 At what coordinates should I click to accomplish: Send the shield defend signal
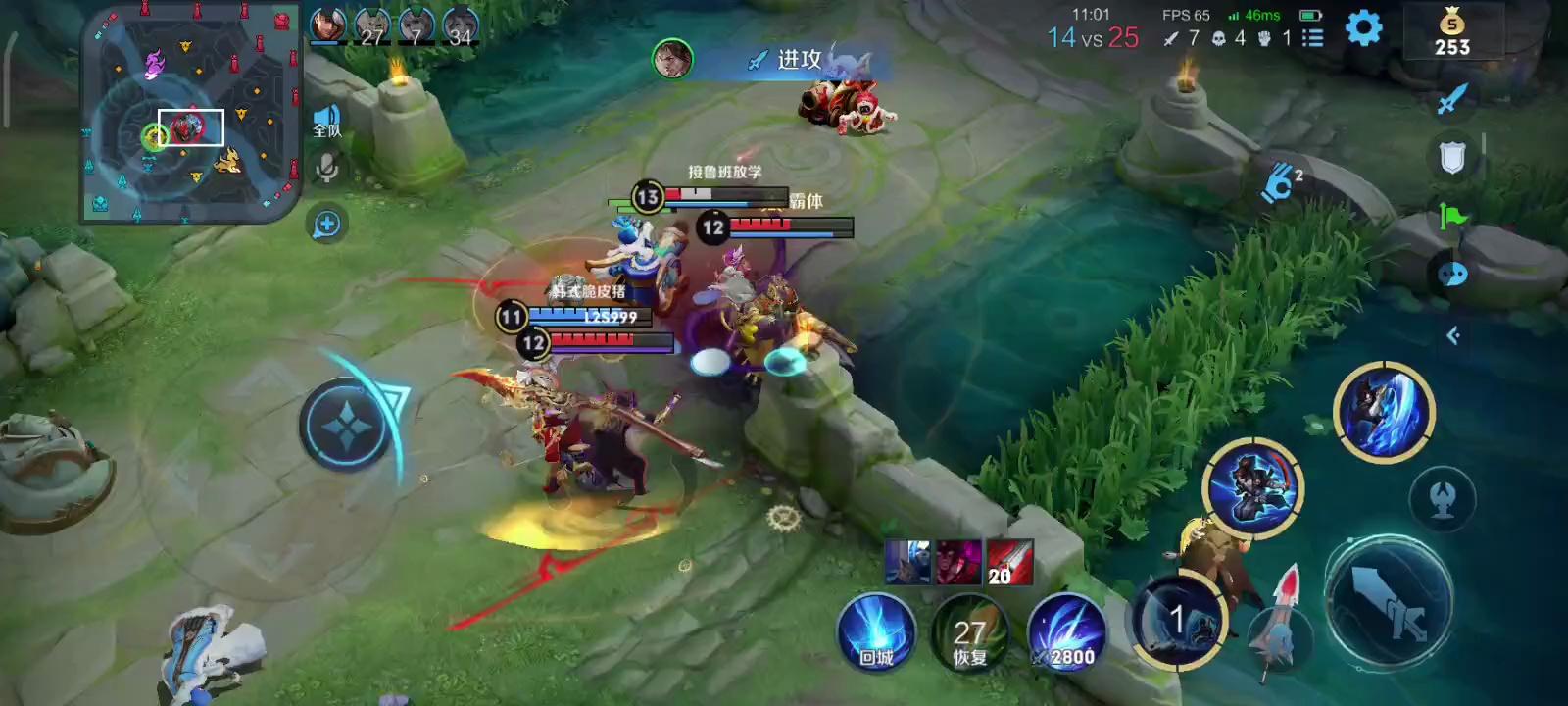[1451, 157]
